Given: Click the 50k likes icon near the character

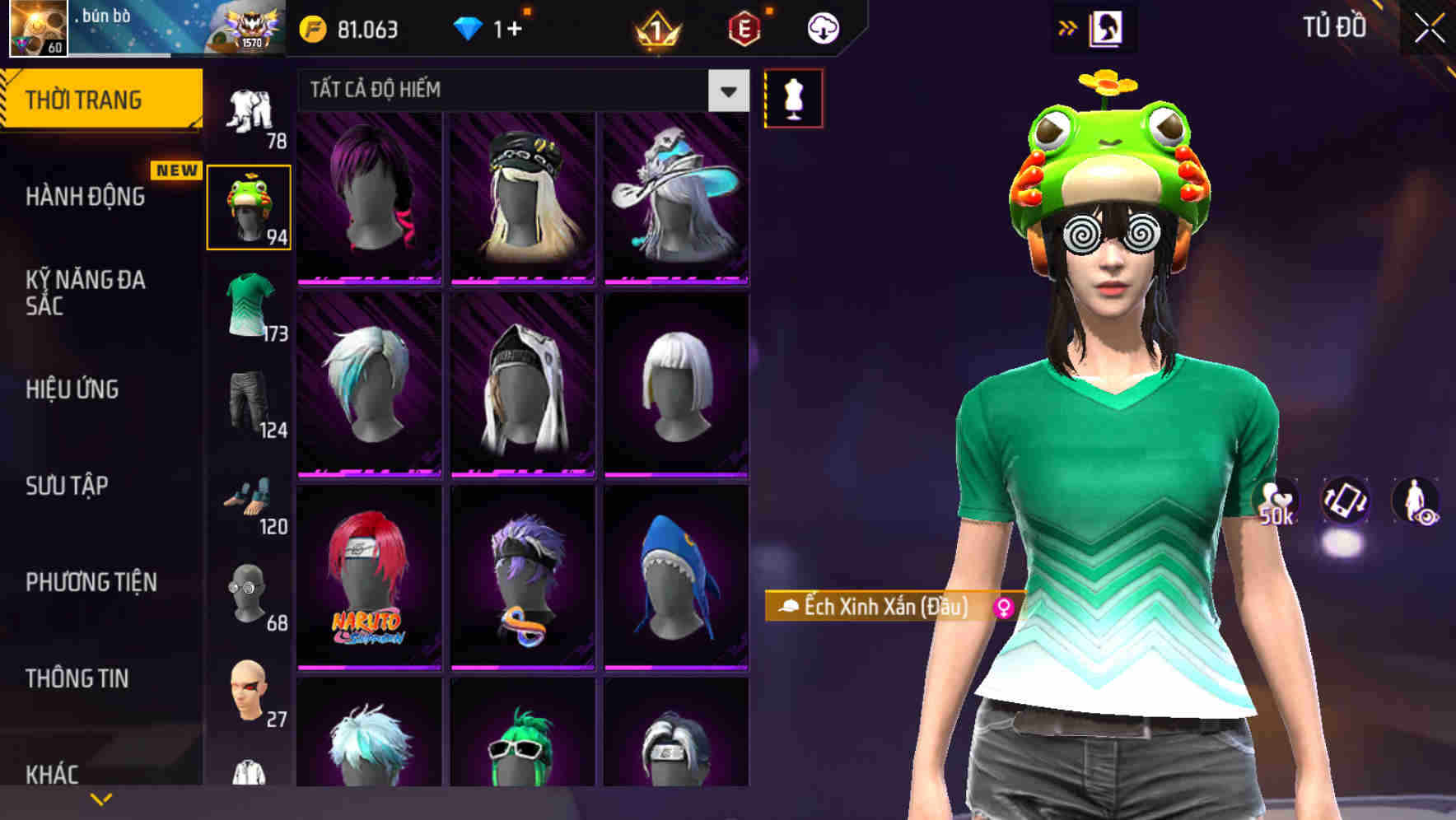Looking at the screenshot, I should (1276, 501).
